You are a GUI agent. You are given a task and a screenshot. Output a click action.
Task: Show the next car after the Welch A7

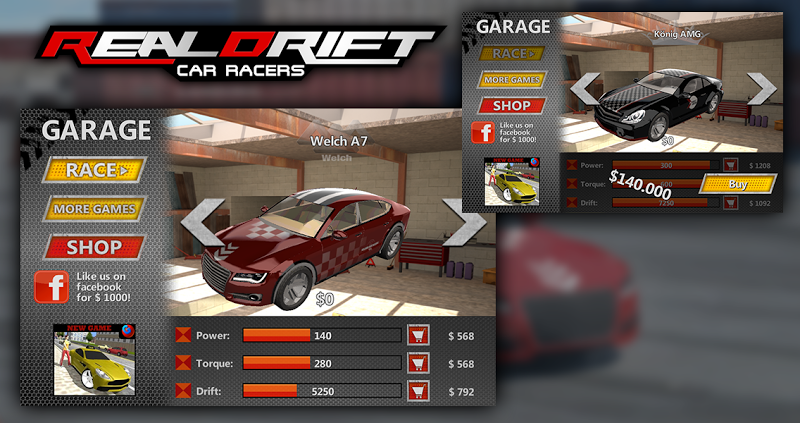coord(463,222)
